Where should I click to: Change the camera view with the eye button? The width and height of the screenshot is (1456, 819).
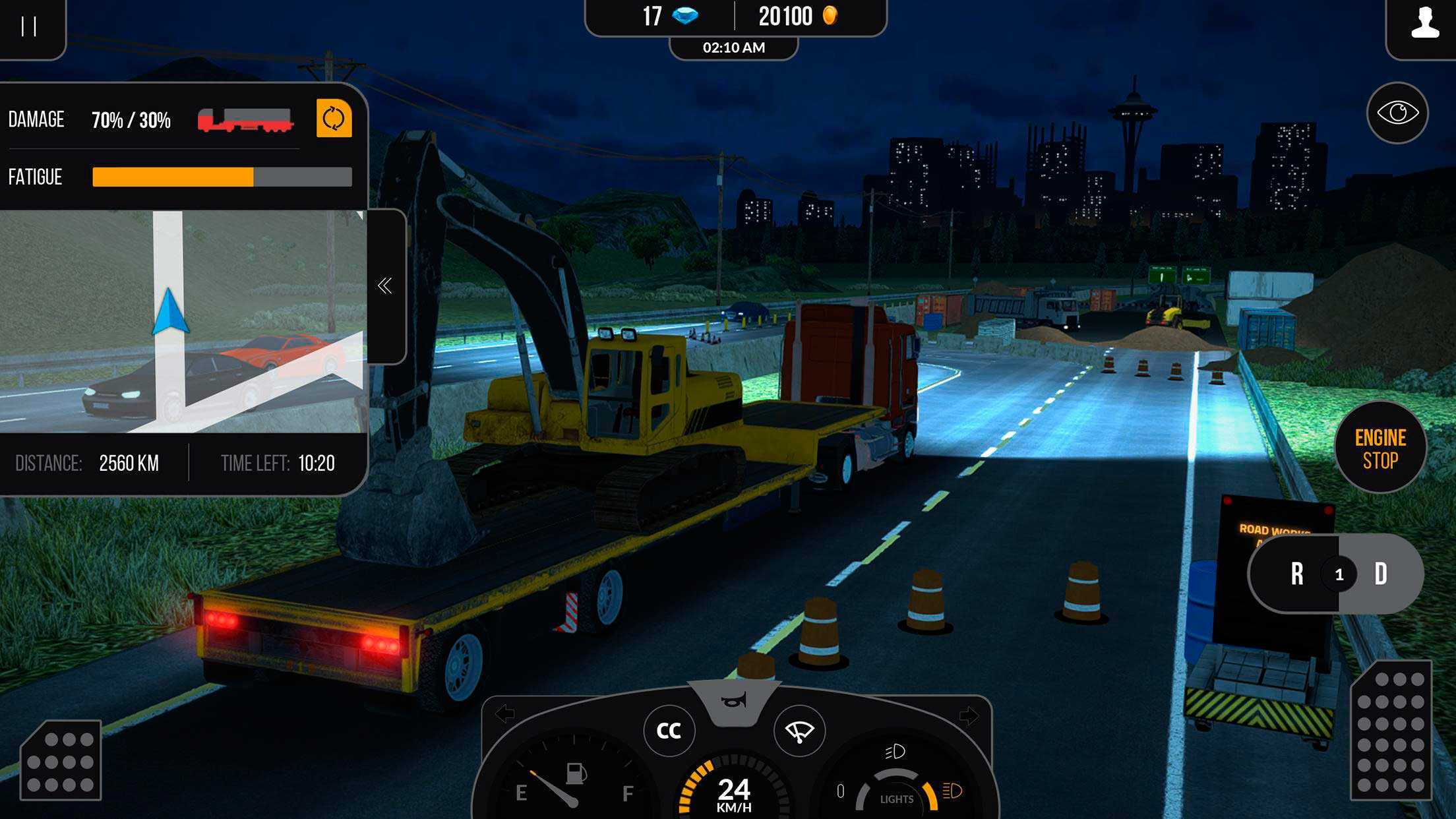coord(1397,113)
